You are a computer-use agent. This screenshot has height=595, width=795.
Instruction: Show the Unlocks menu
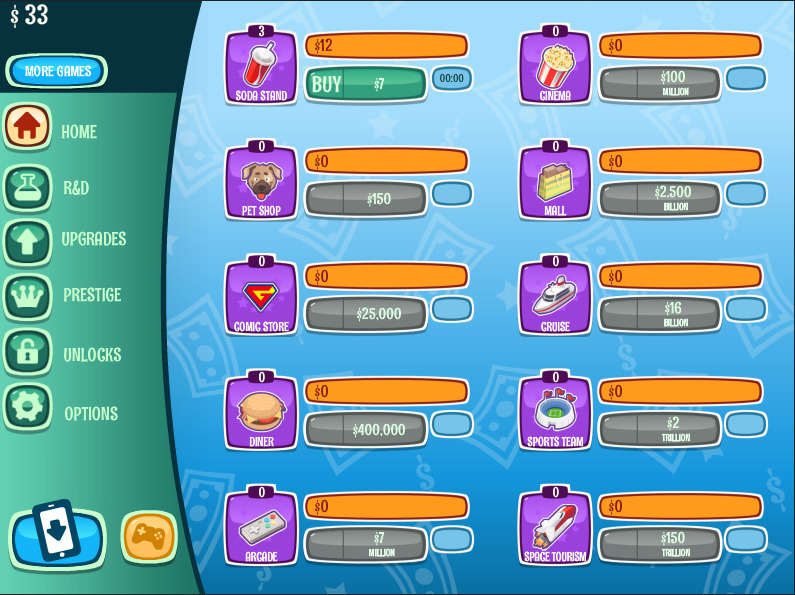pos(28,353)
